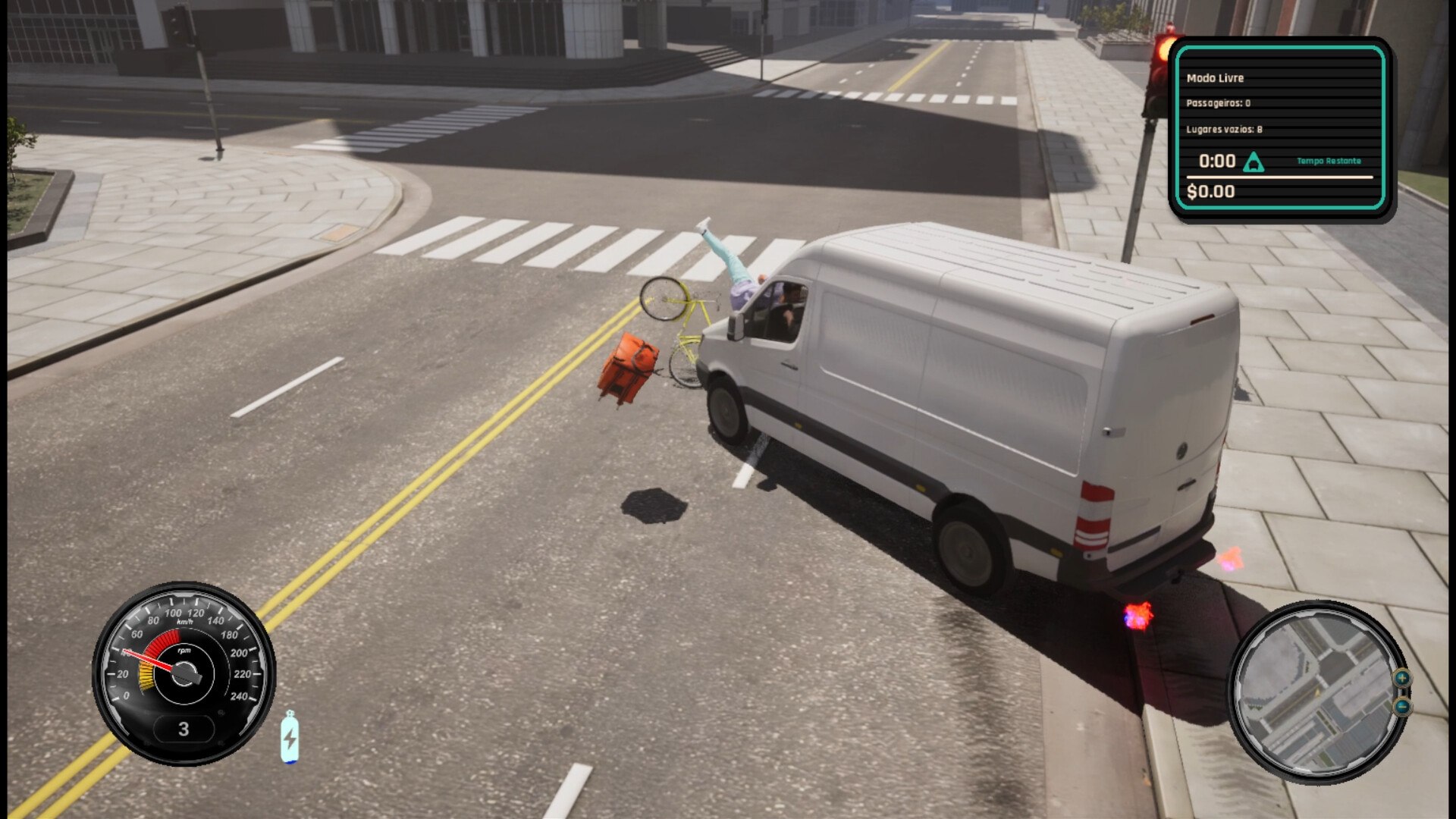1456x819 pixels.
Task: Toggle the Tempo Restante timer display
Action: pos(1216,162)
